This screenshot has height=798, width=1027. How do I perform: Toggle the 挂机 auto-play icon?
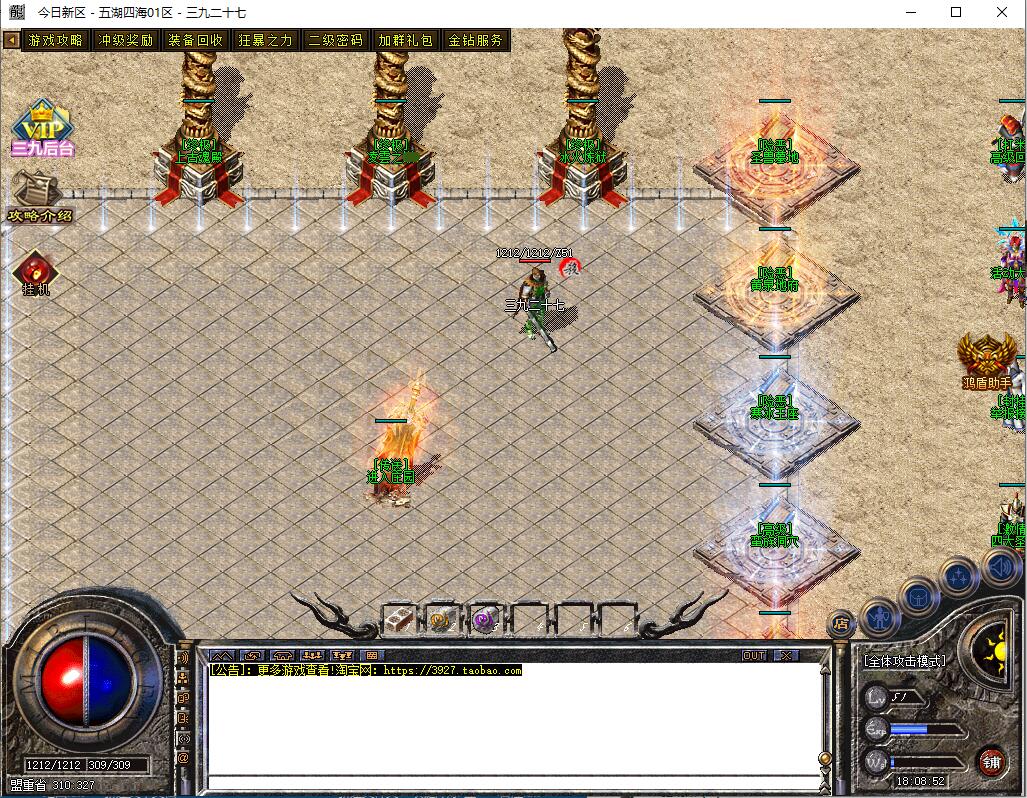tap(36, 272)
